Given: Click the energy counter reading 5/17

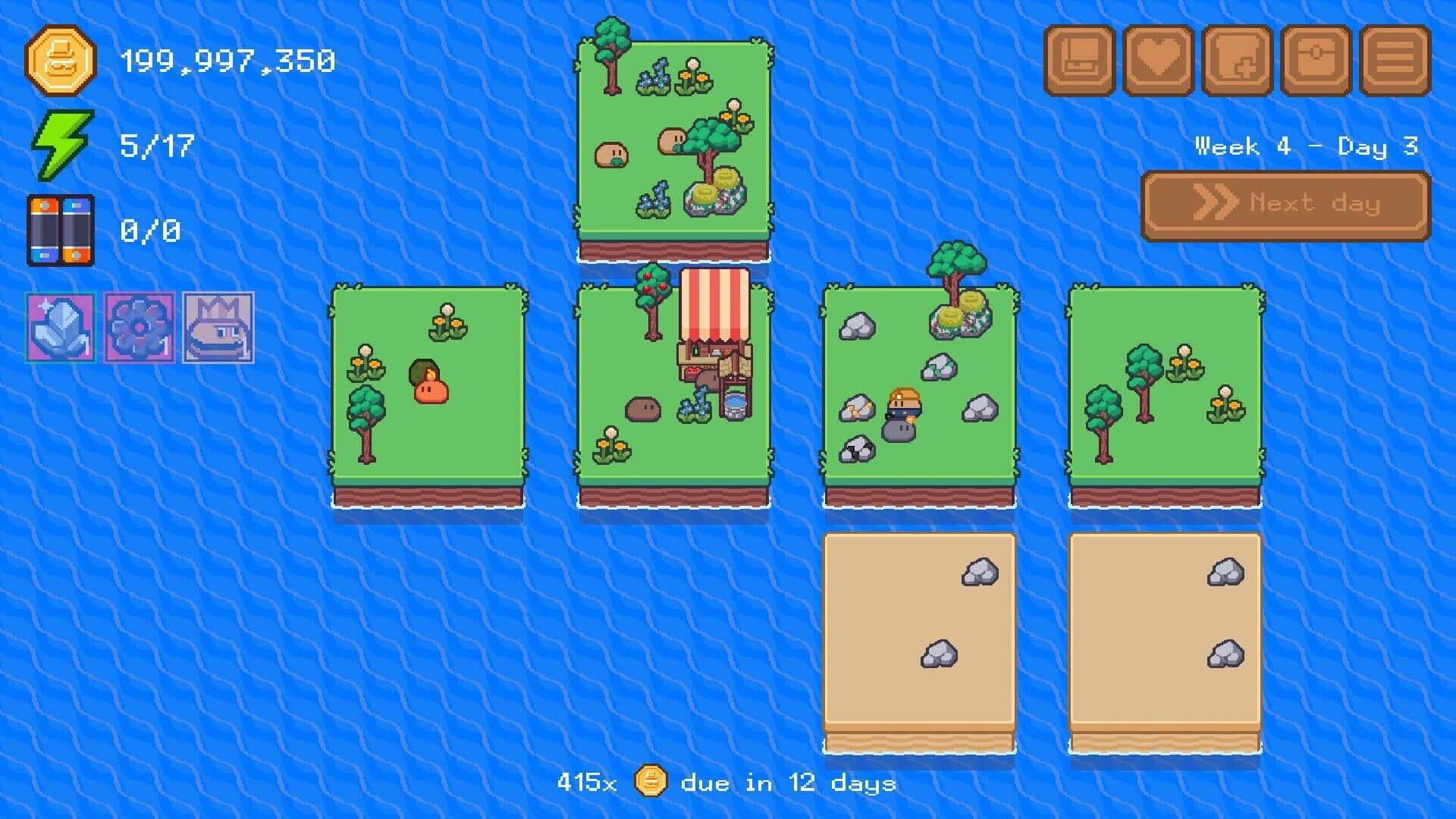Looking at the screenshot, I should 155,146.
